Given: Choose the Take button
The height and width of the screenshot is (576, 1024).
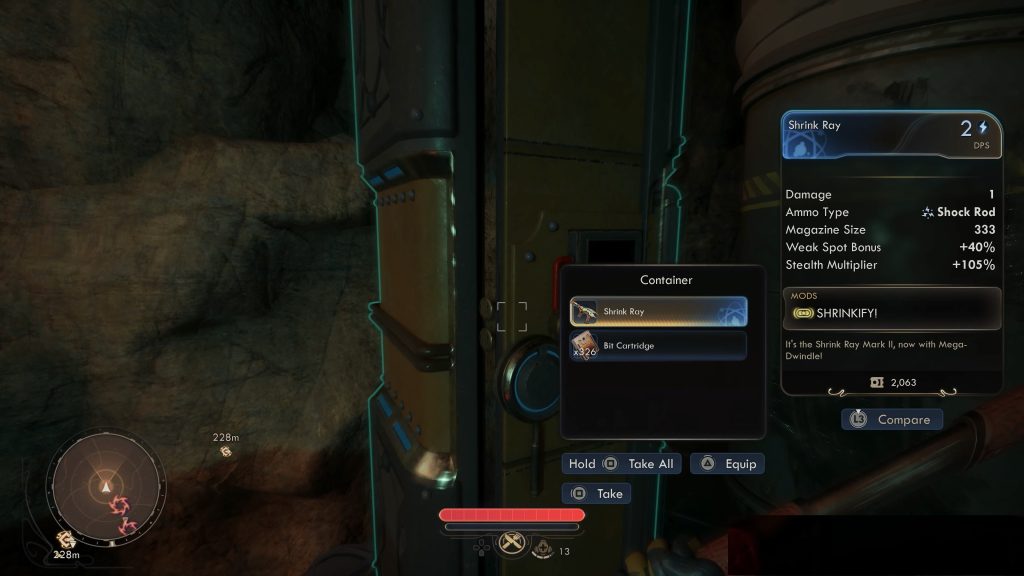Looking at the screenshot, I should coord(597,493).
